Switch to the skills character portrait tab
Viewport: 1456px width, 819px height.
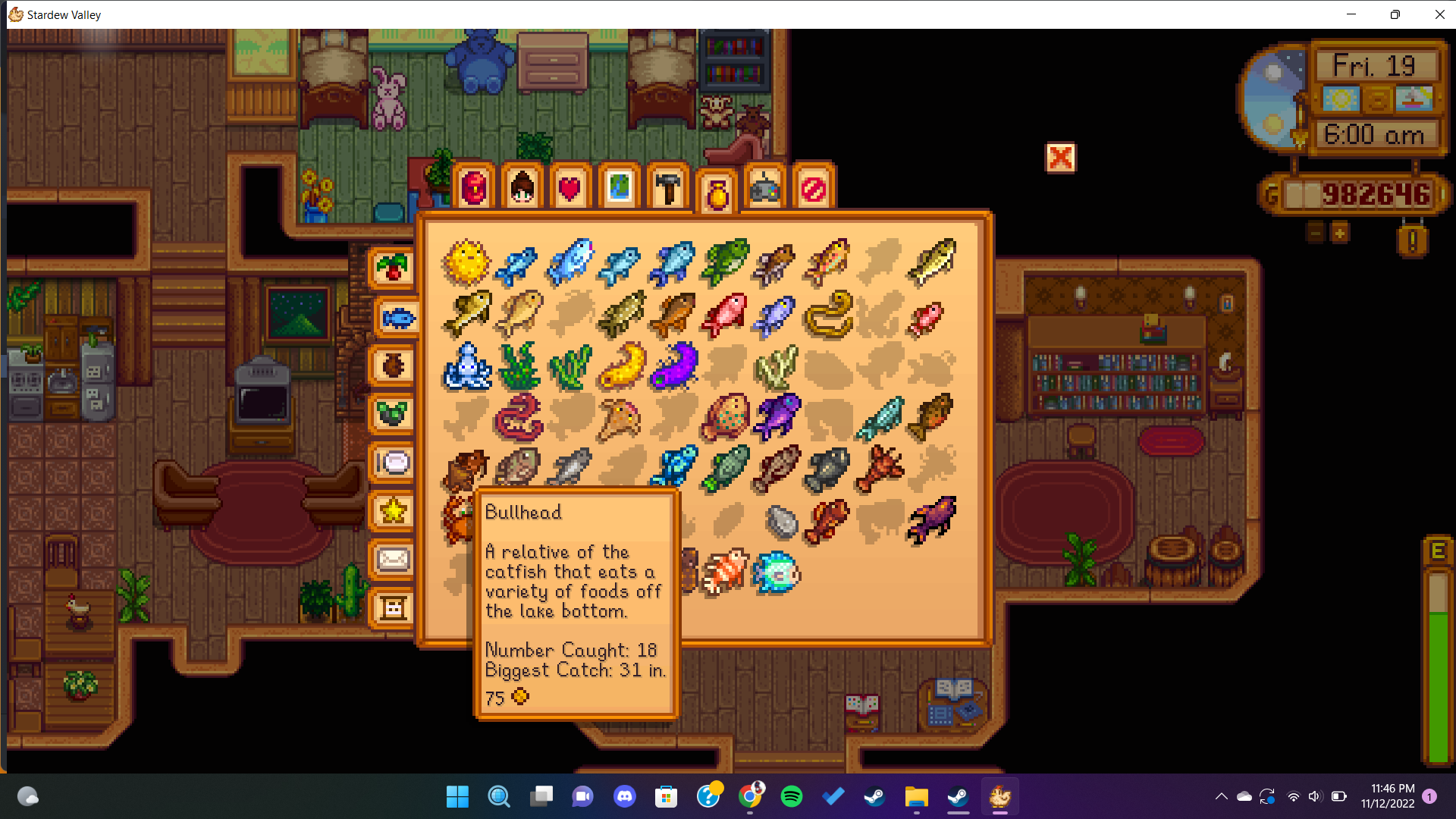522,188
